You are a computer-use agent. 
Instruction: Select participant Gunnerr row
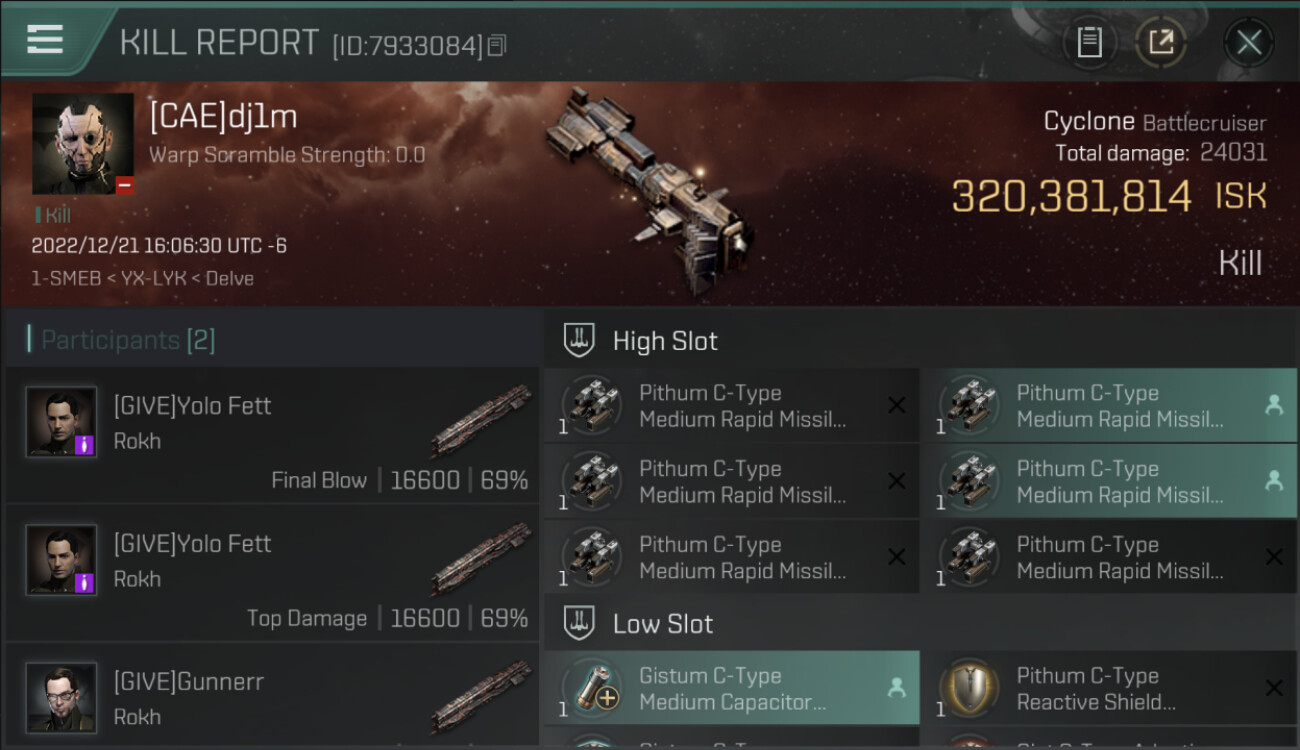[272, 697]
